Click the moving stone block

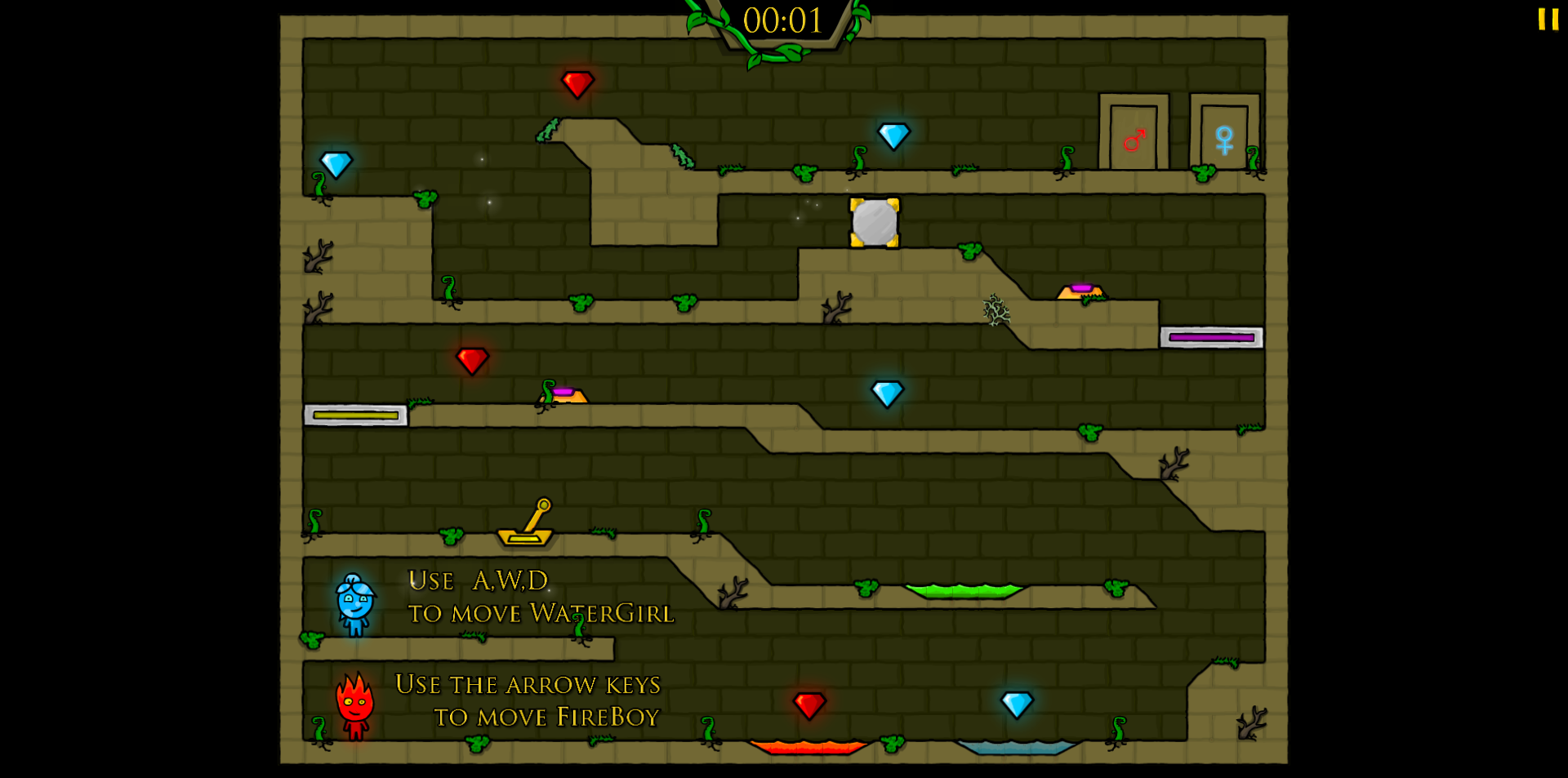click(873, 220)
